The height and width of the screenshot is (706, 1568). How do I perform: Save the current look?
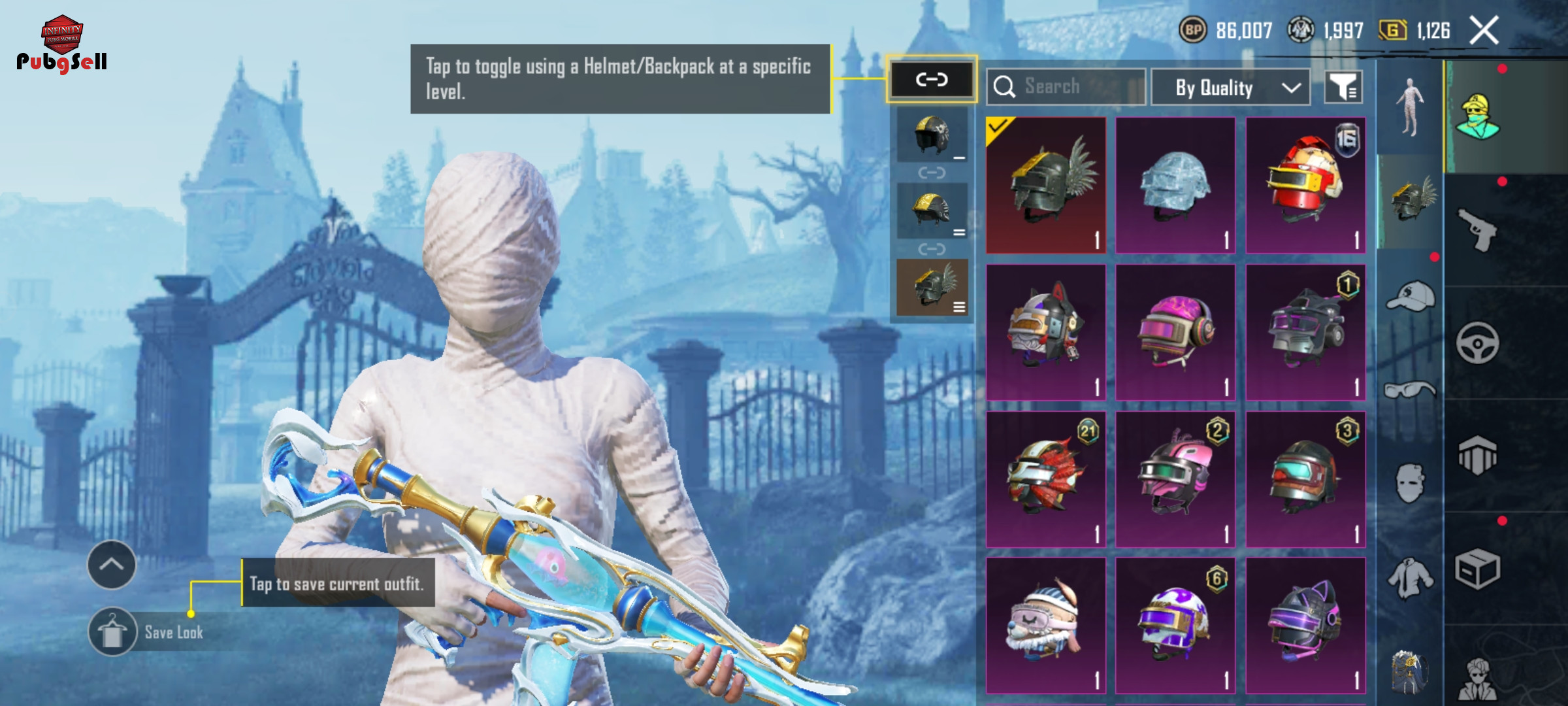click(112, 632)
